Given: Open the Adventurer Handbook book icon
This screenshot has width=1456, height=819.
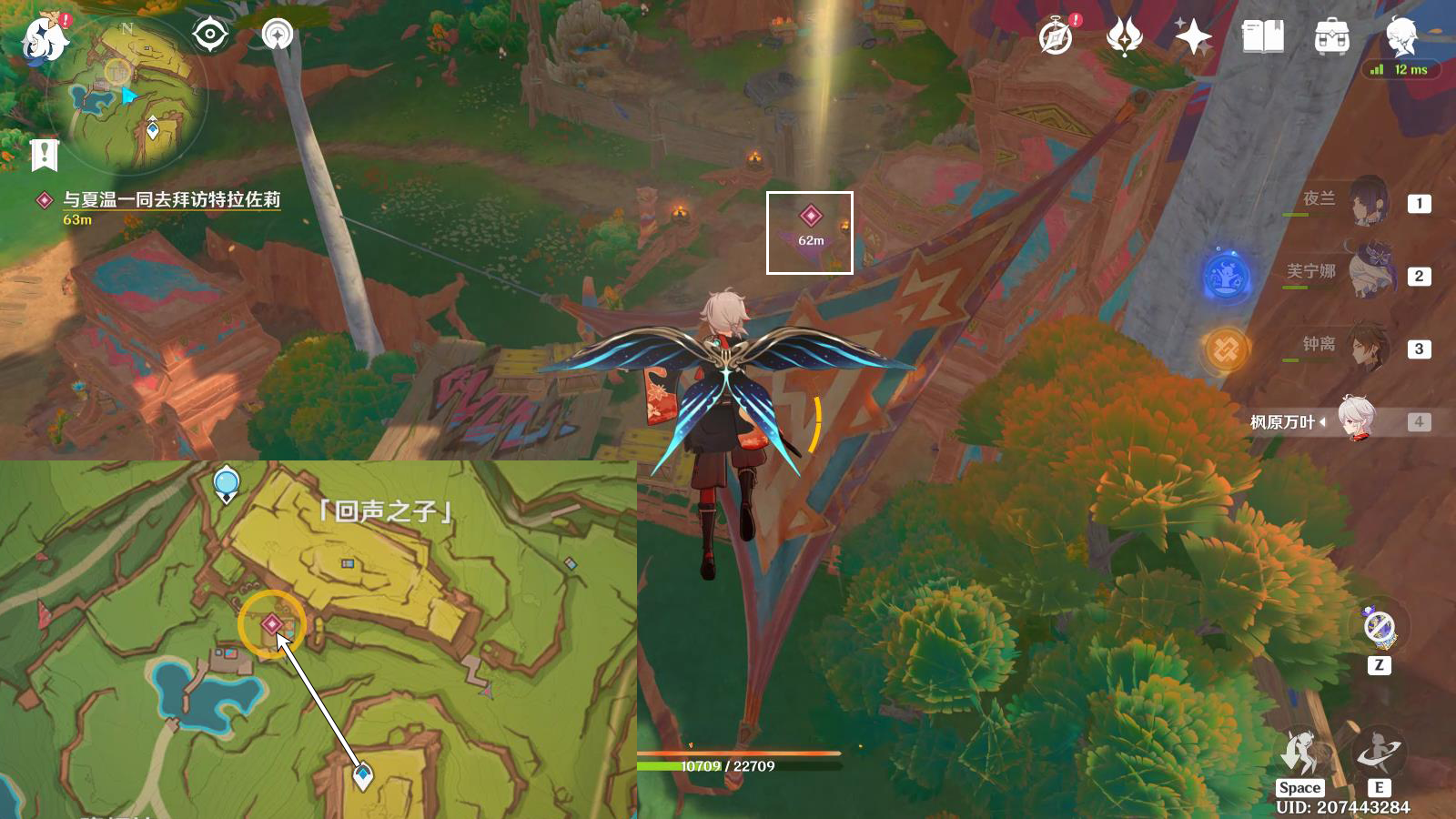Looking at the screenshot, I should [1262, 37].
